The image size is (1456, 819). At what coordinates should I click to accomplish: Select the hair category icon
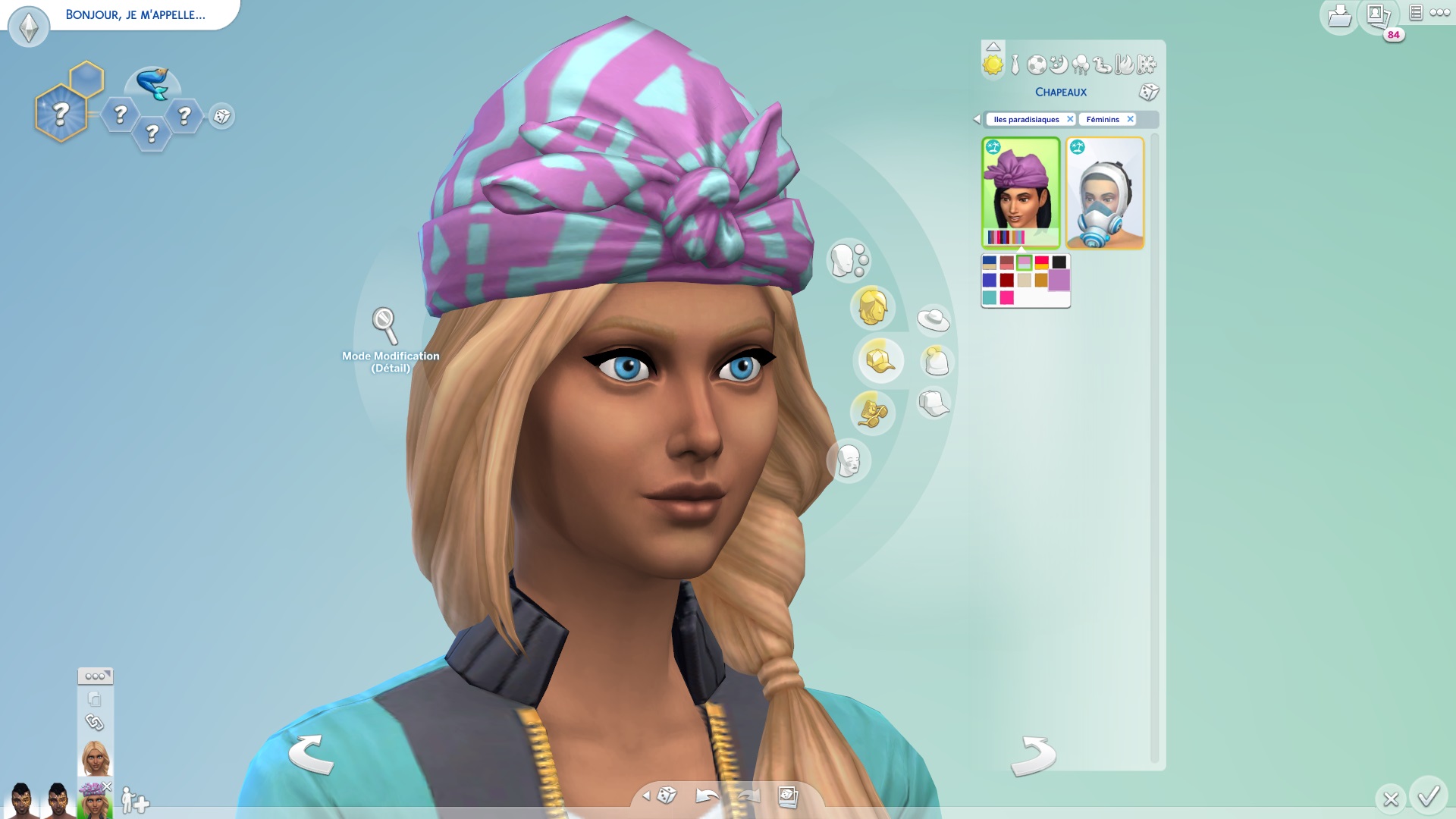[872, 307]
